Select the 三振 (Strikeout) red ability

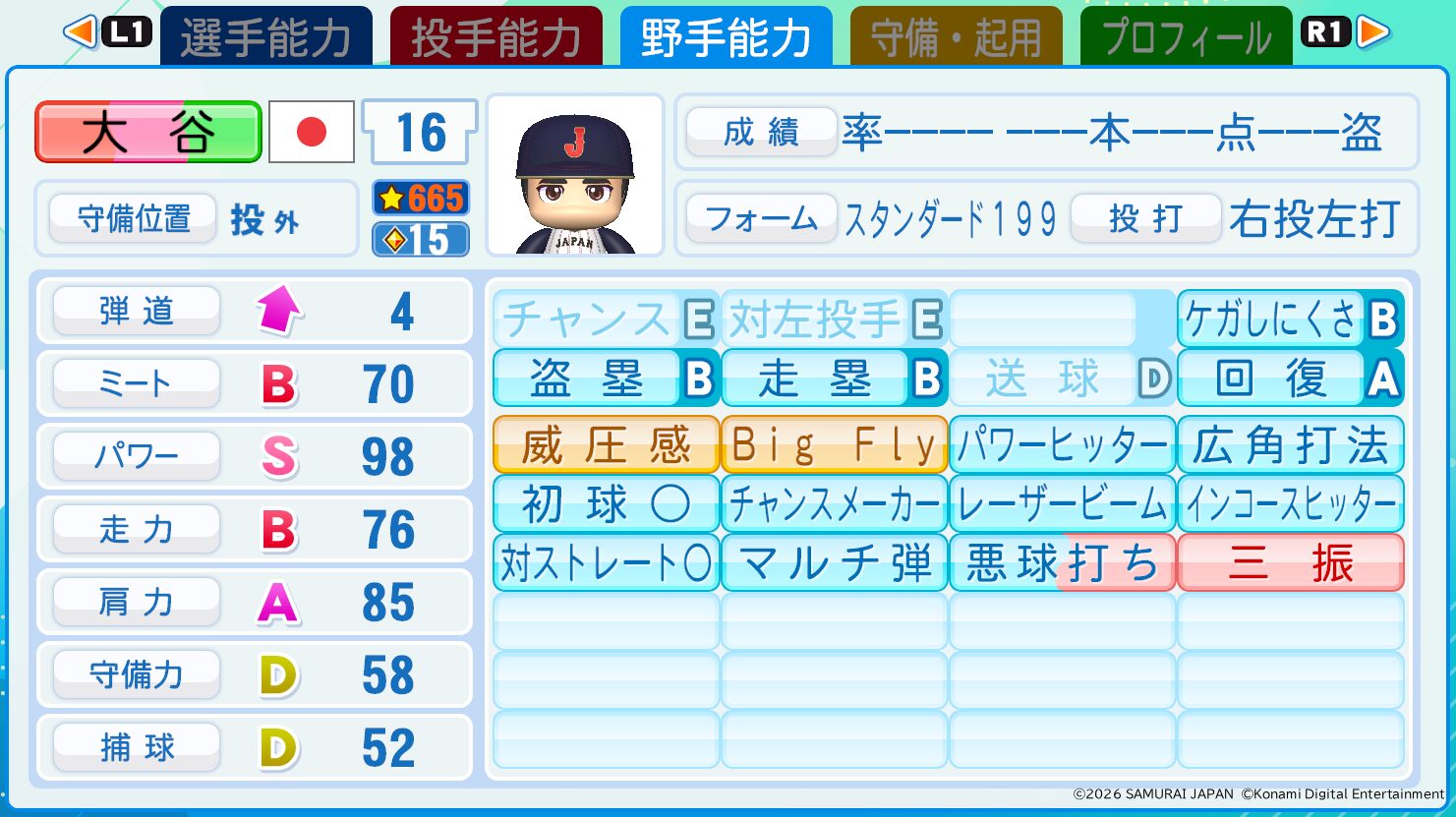coord(1289,563)
